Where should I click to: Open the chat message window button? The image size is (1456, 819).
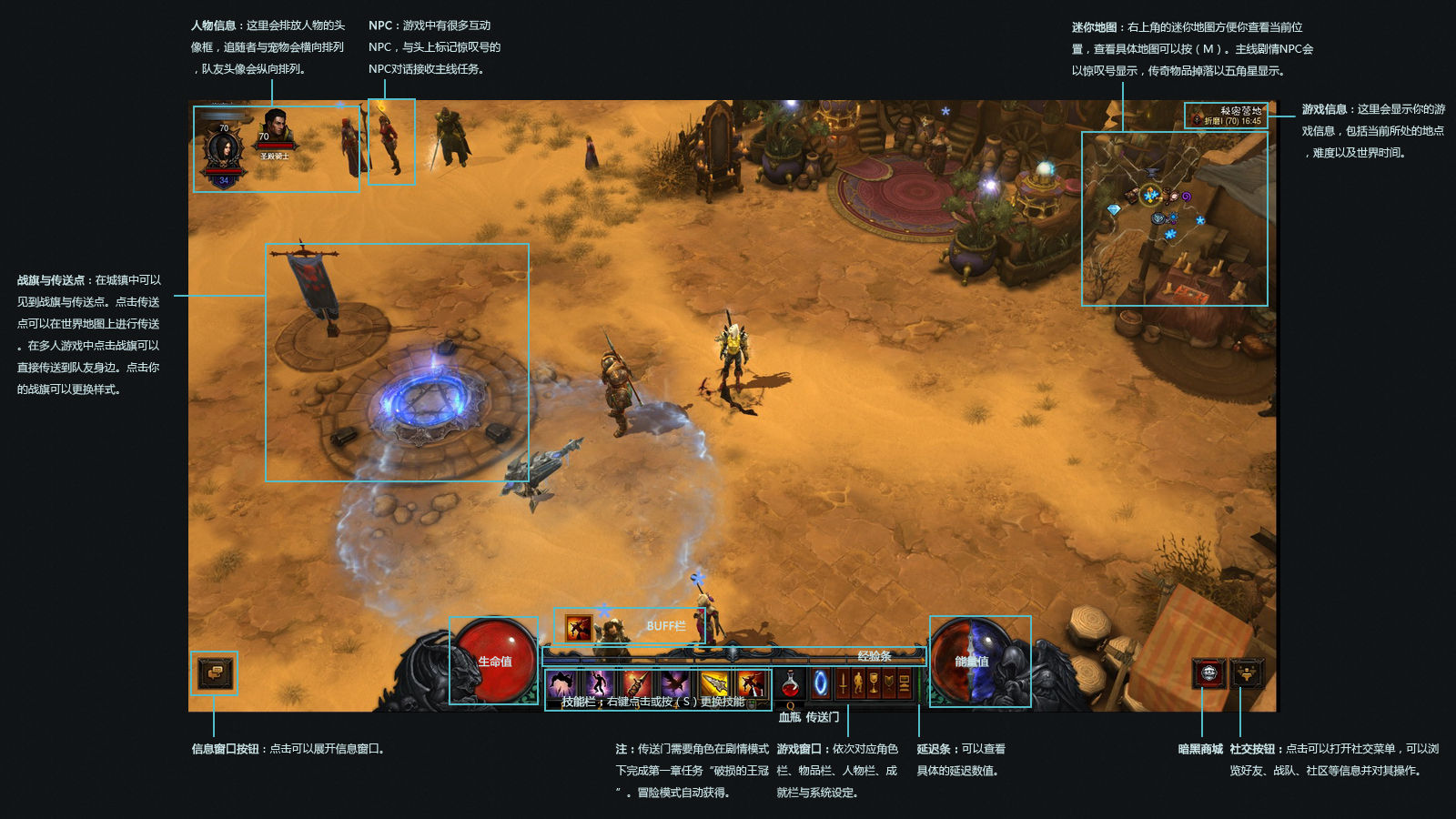tap(215, 673)
